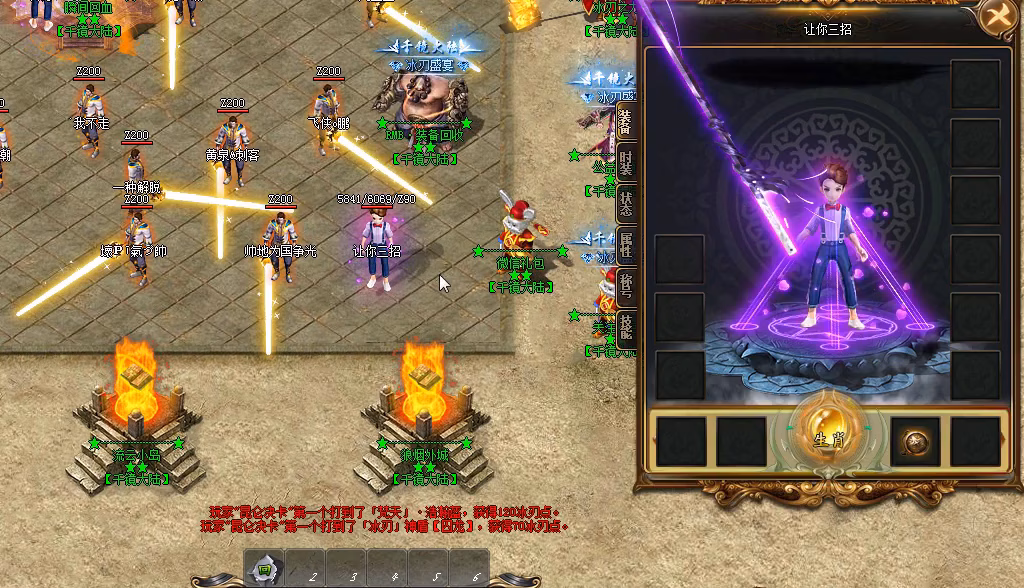Image resolution: width=1024 pixels, height=588 pixels.
Task: Use the return scroll in hotbar slot 1
Action: point(265,570)
